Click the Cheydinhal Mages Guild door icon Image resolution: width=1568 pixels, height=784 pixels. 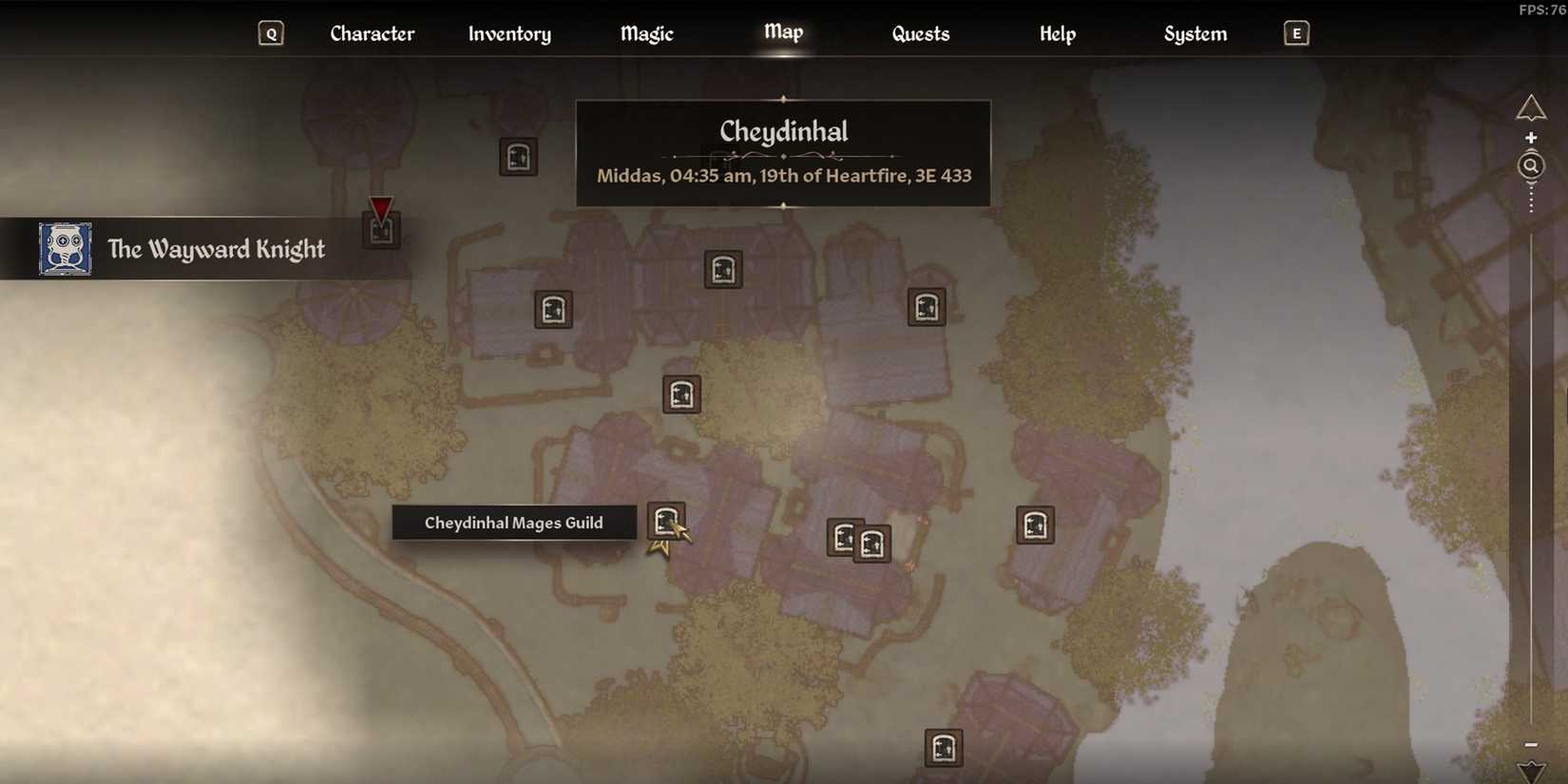tap(666, 520)
